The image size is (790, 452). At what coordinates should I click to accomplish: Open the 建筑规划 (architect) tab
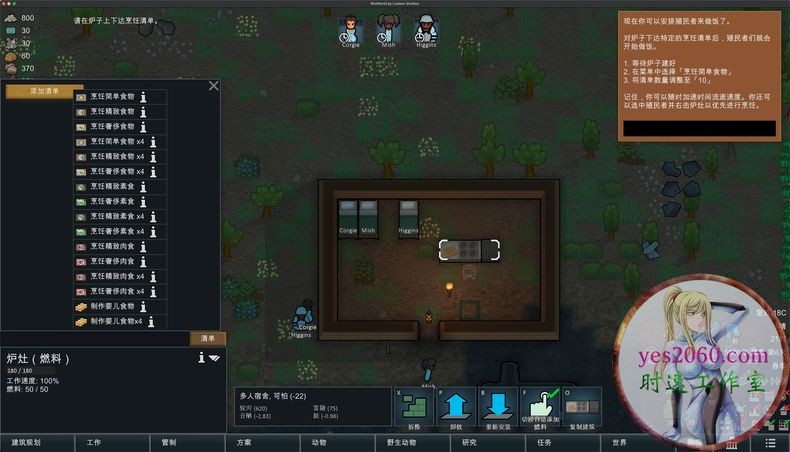pyautogui.click(x=26, y=442)
